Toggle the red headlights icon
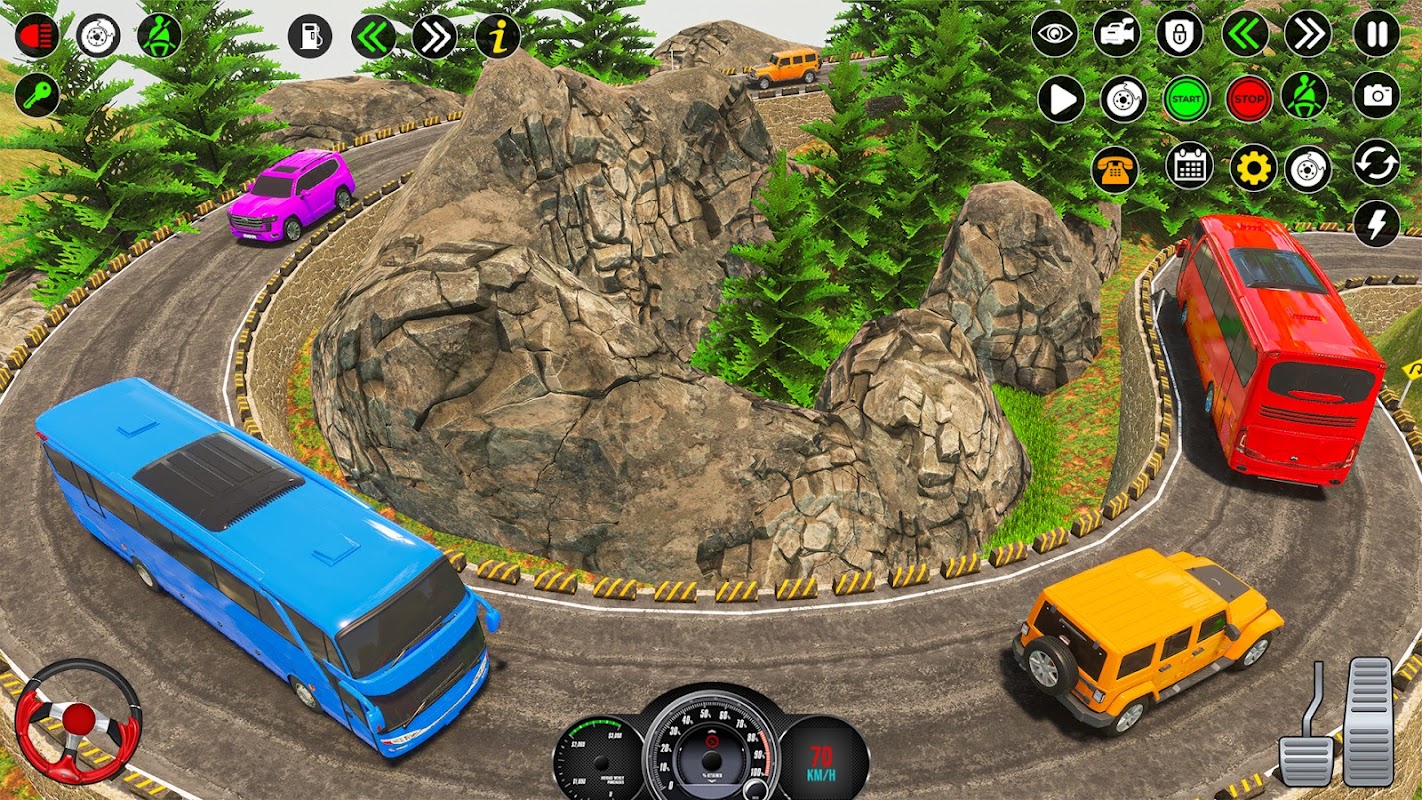The width and height of the screenshot is (1422, 800). (x=37, y=36)
